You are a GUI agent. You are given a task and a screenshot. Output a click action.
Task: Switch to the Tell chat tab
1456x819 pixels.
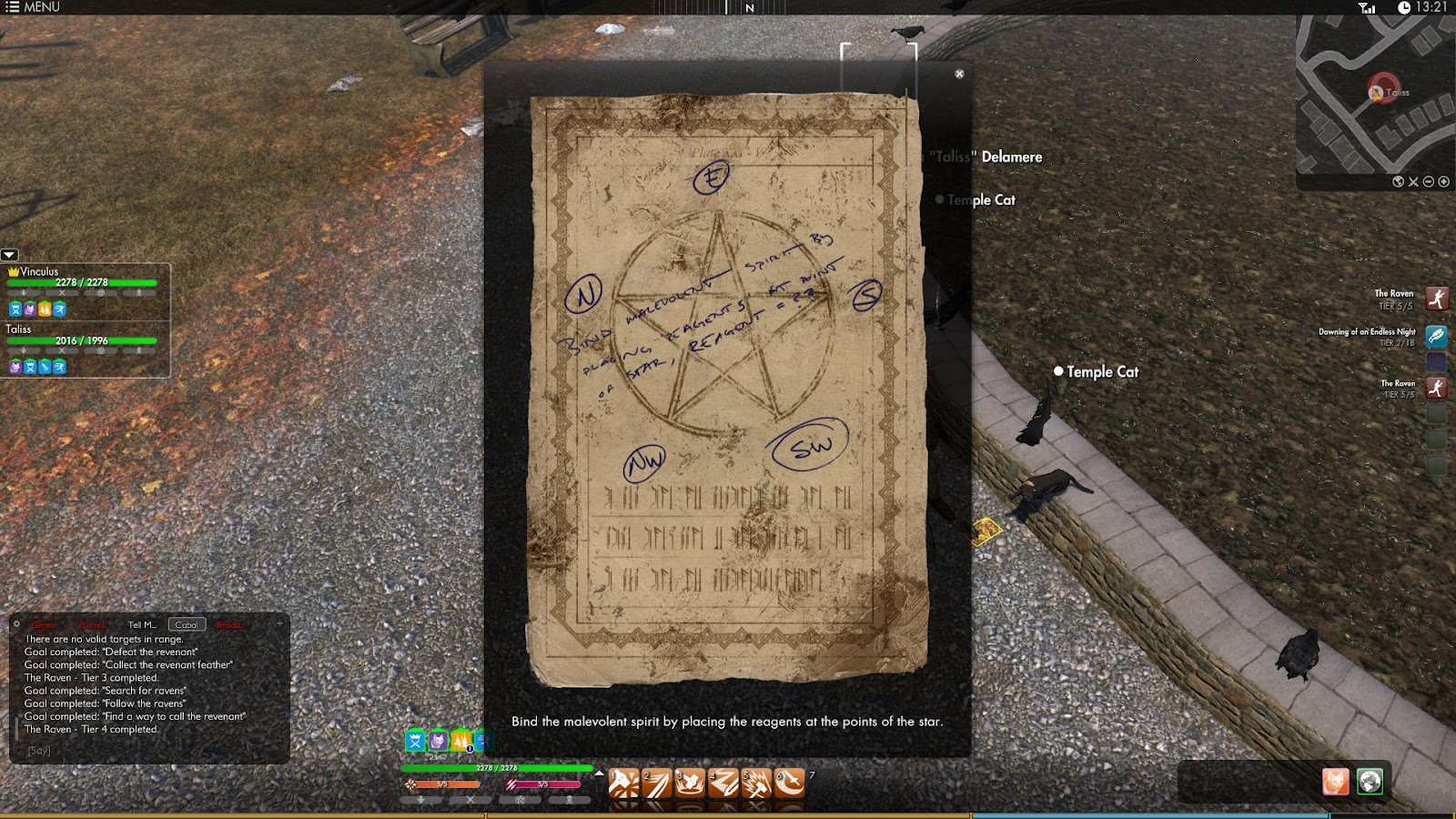tap(142, 625)
